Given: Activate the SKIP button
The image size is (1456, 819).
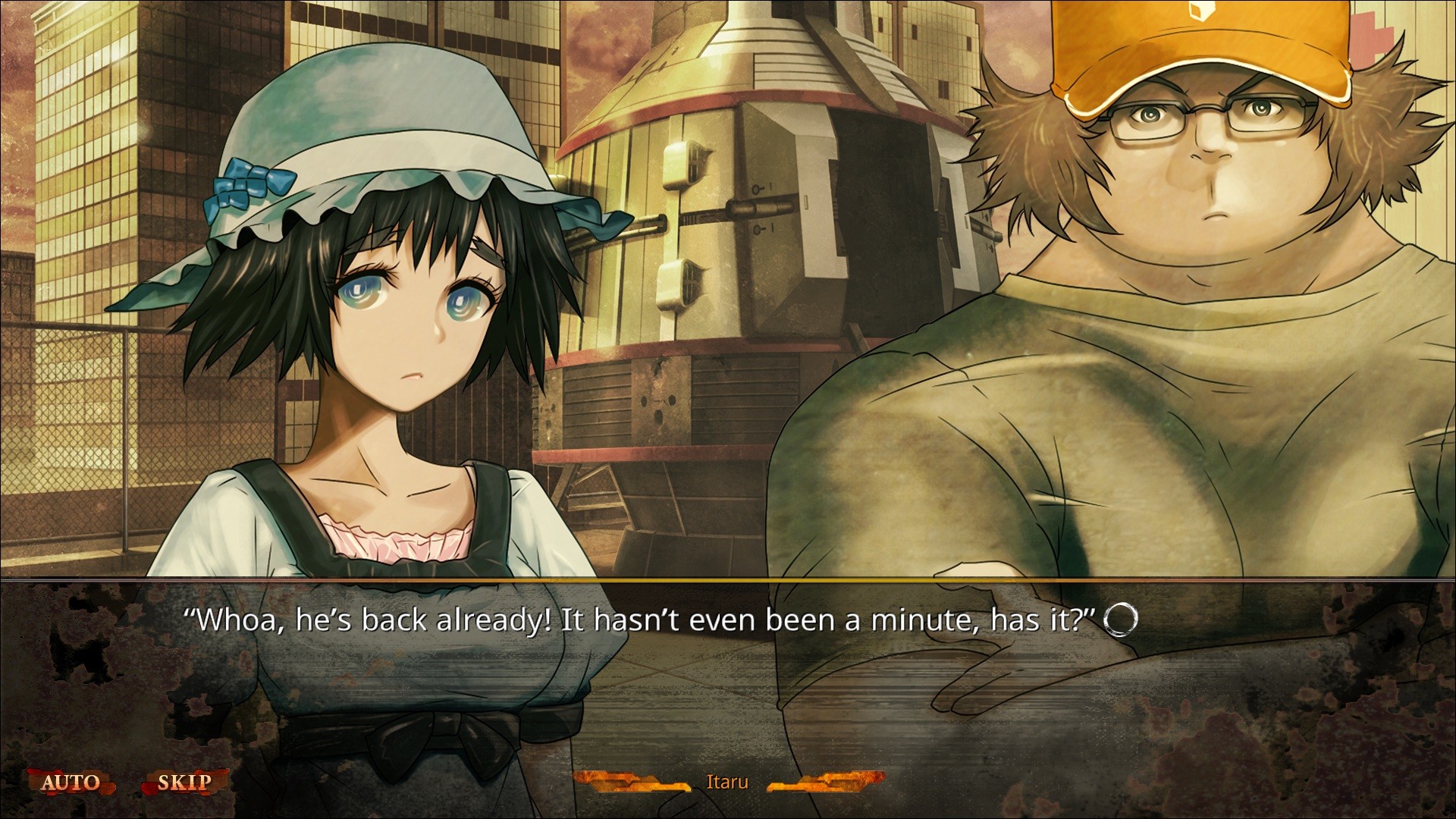Looking at the screenshot, I should [x=184, y=783].
